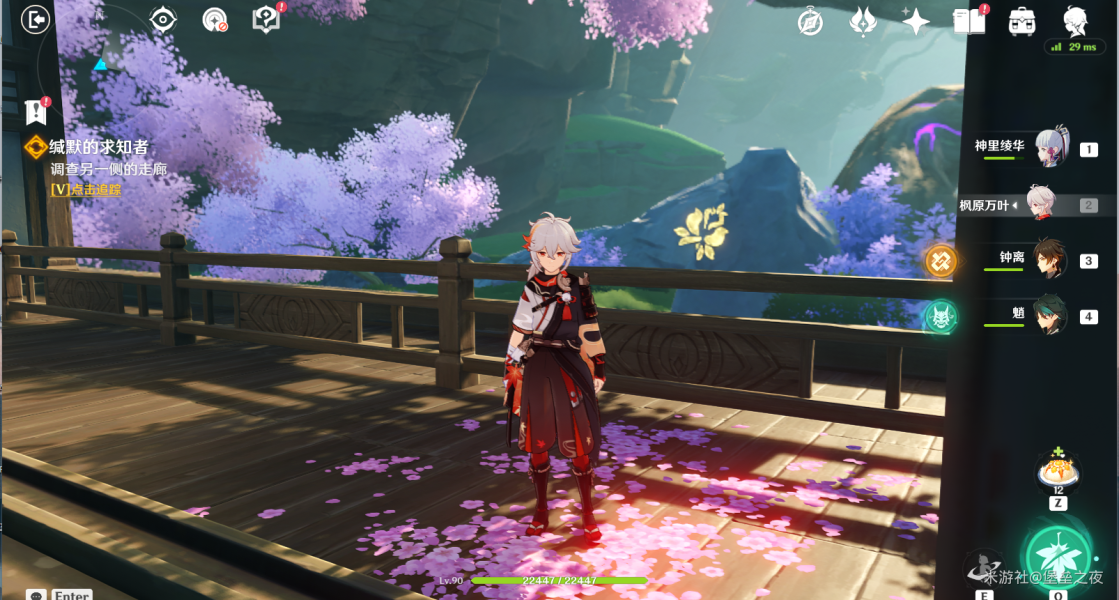The height and width of the screenshot is (600, 1119).
Task: Open the chat speech bubble icon
Action: click(x=37, y=596)
